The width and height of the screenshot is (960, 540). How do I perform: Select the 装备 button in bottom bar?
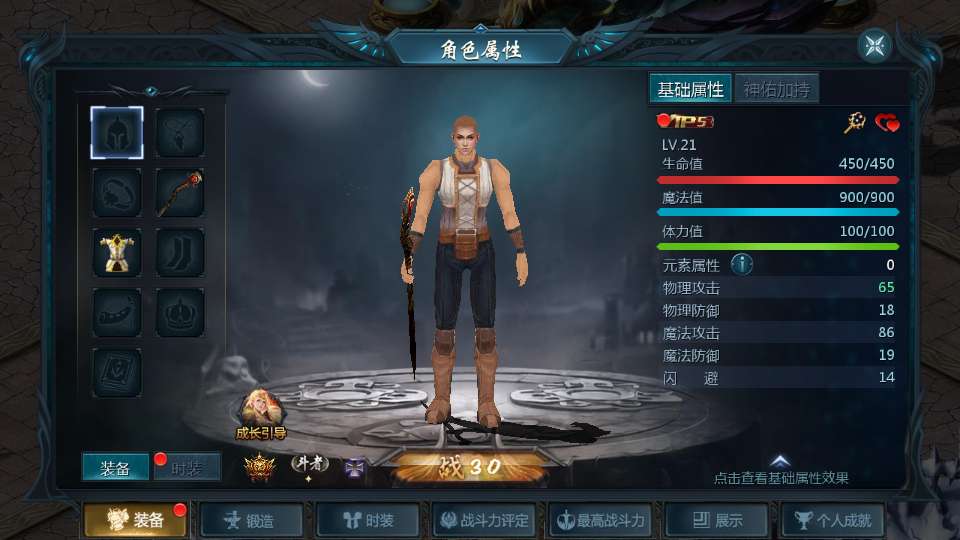(x=135, y=521)
